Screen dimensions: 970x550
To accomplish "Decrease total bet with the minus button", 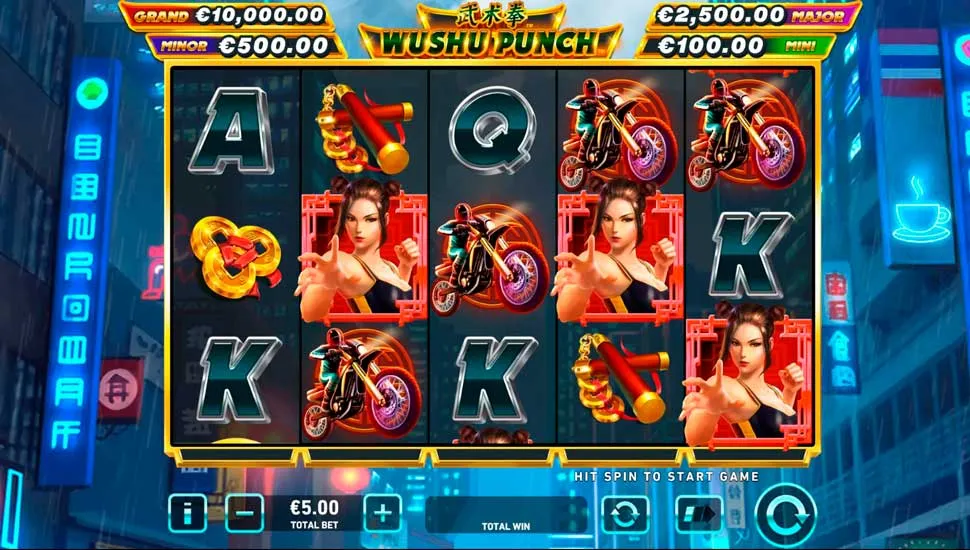I will pos(244,513).
